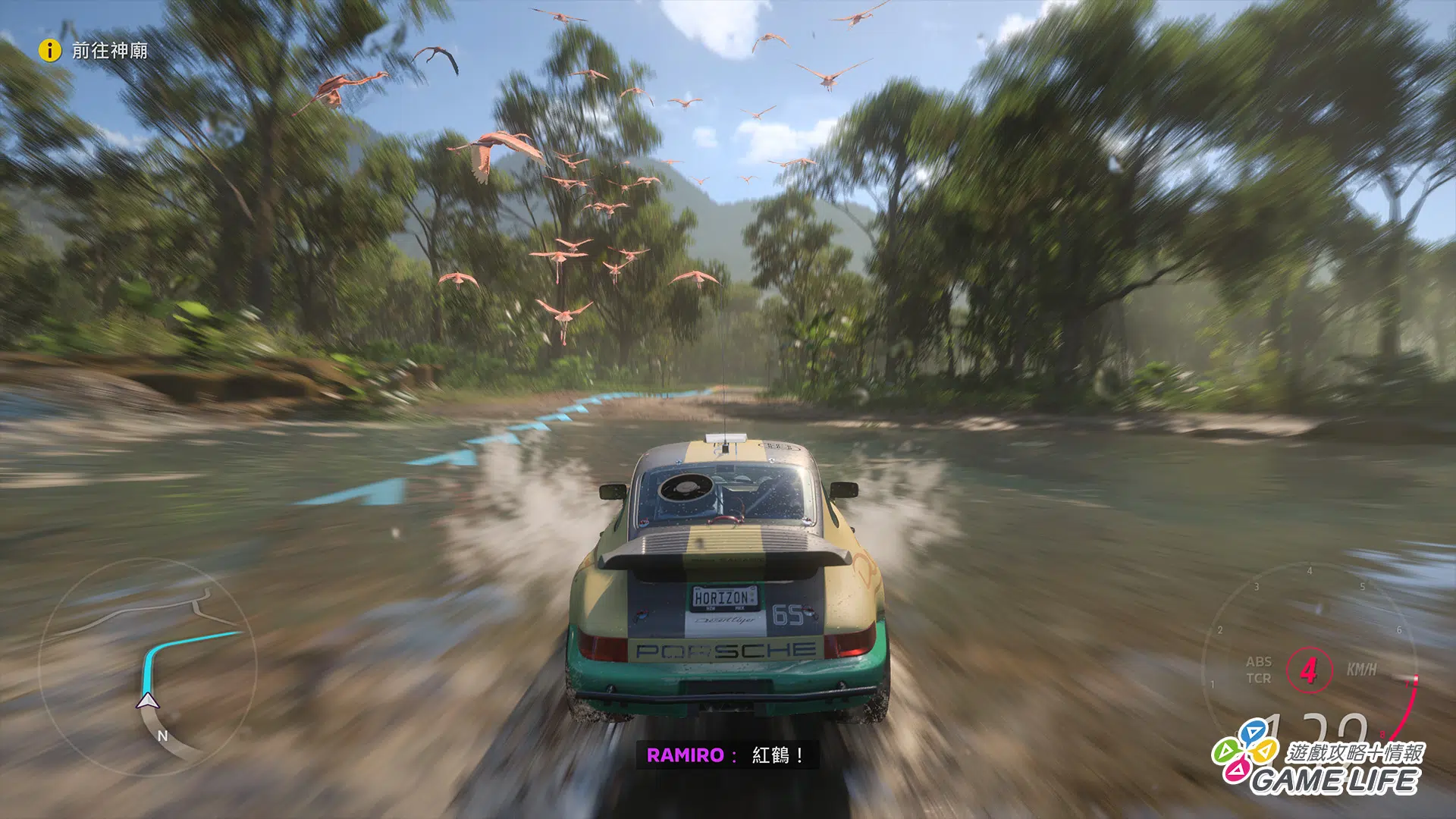
Task: Open the circular minimap
Action: pos(148,666)
